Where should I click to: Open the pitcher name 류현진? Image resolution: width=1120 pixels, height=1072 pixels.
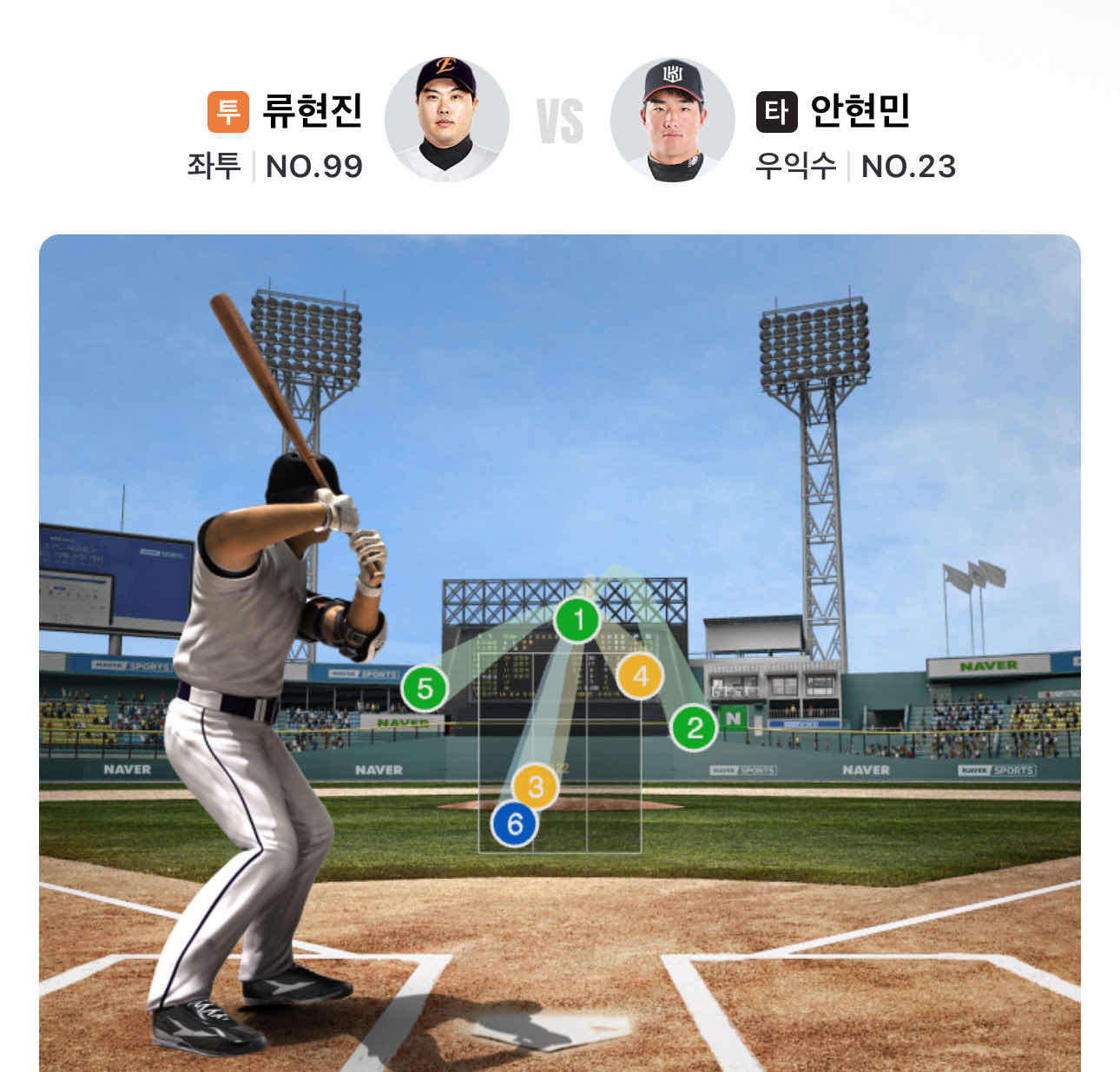click(x=312, y=111)
